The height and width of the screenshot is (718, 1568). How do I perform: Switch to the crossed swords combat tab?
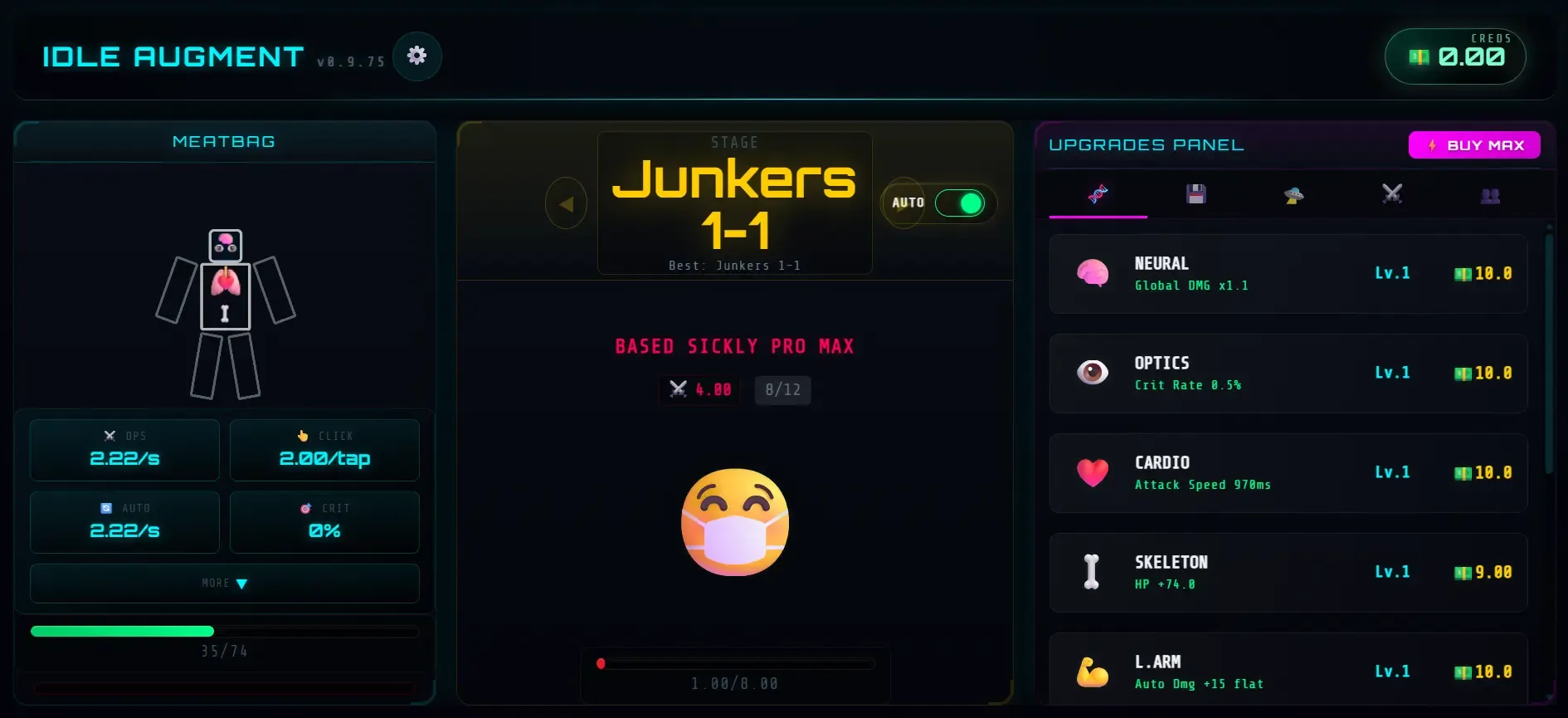pyautogui.click(x=1392, y=195)
